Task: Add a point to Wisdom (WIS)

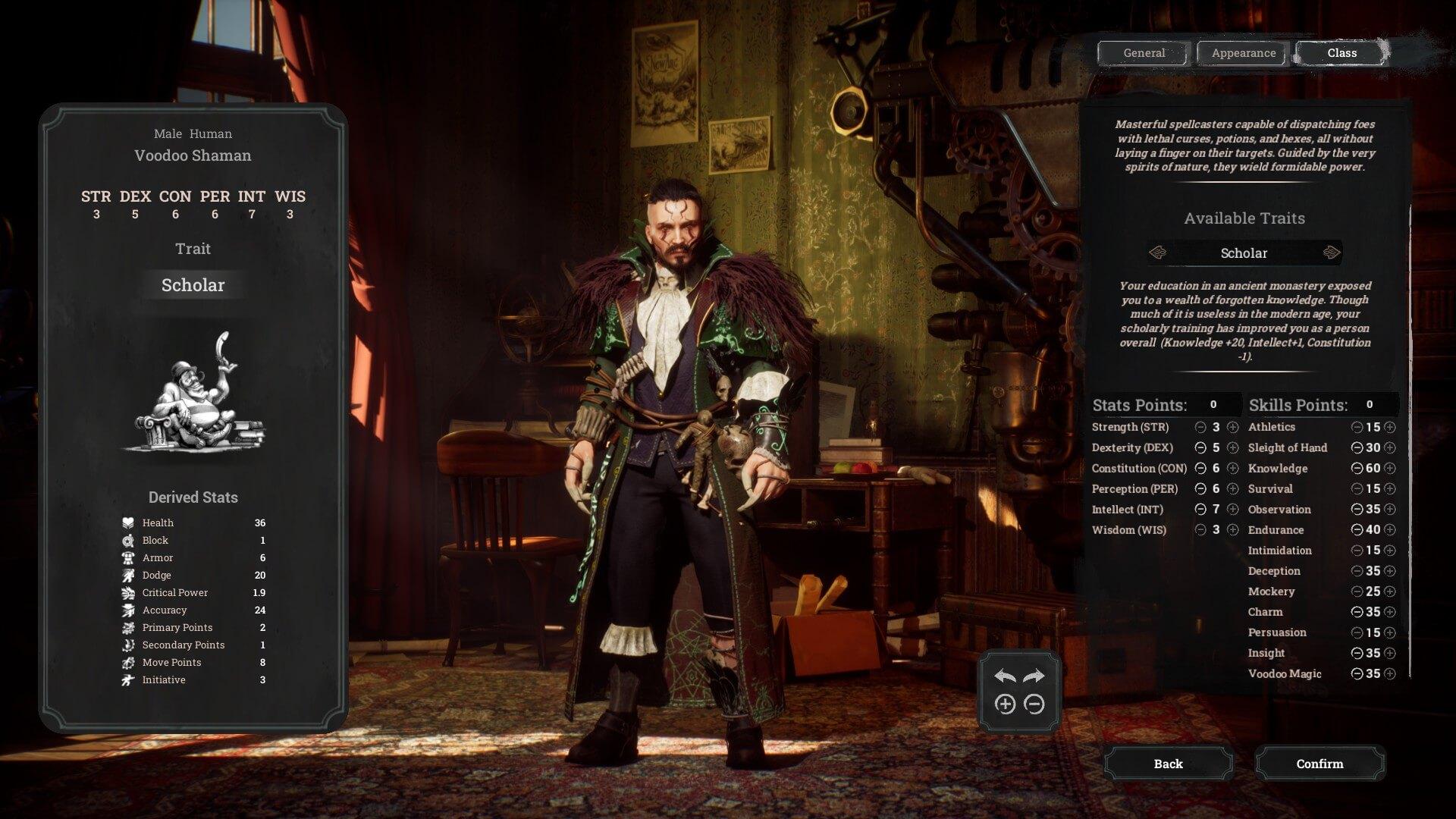Action: (1233, 530)
